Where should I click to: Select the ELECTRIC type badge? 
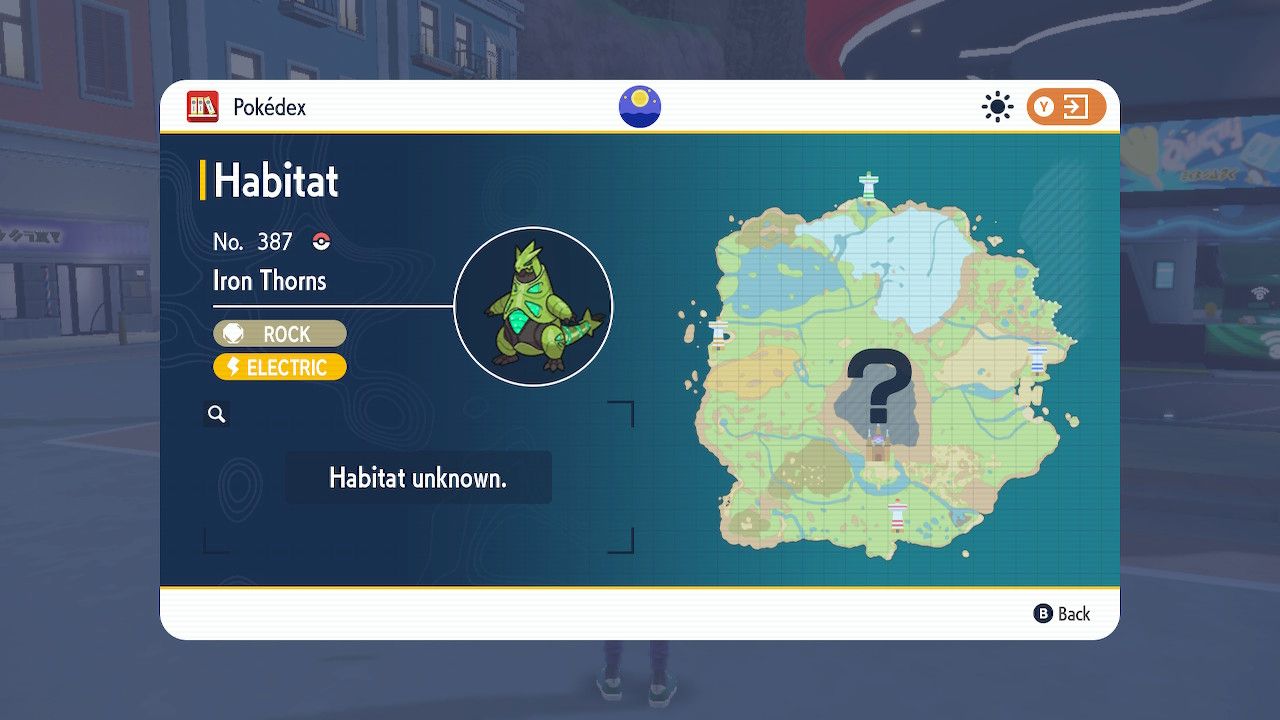tap(279, 367)
